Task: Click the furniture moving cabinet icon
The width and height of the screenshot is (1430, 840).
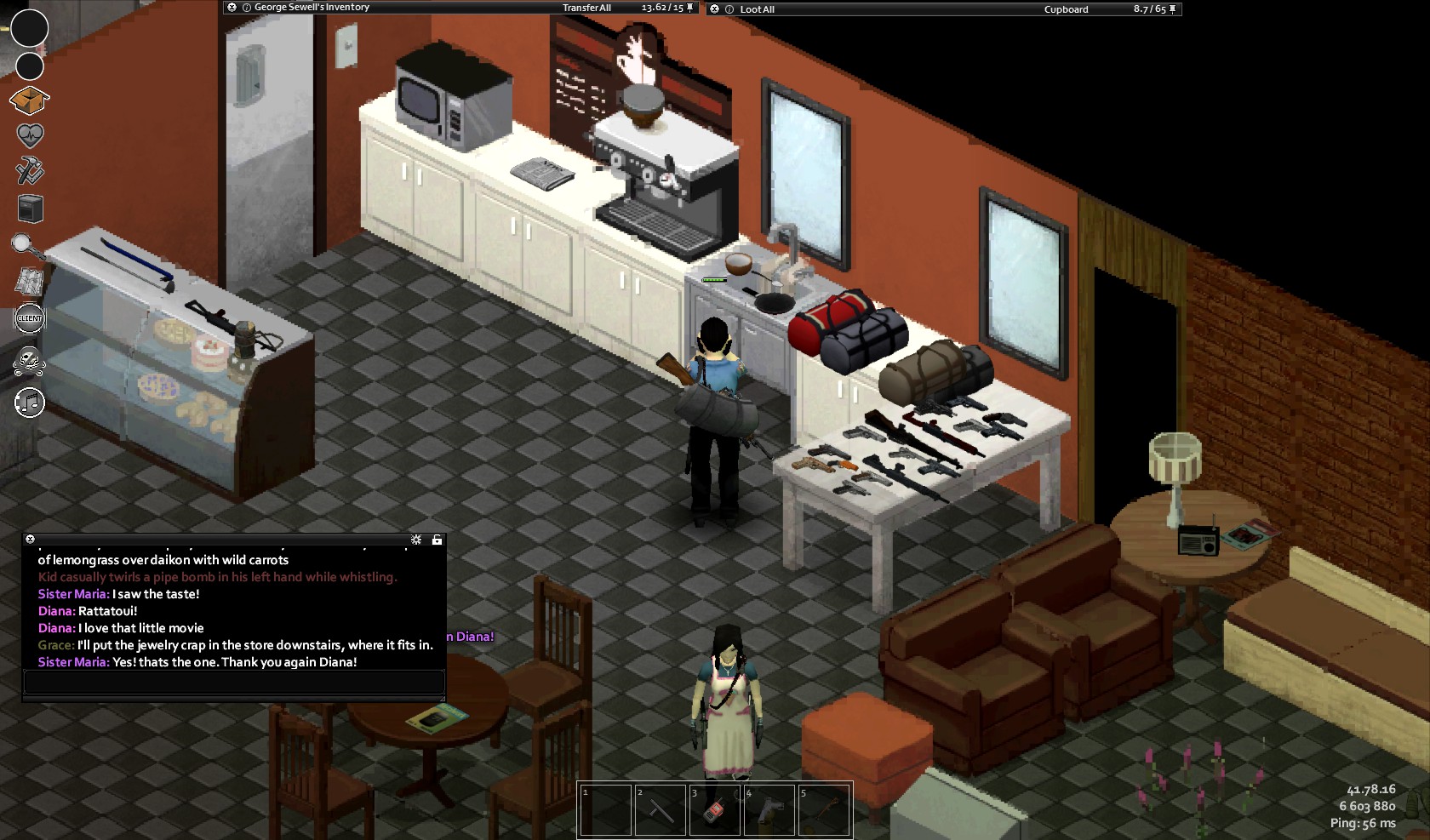Action: (30, 209)
